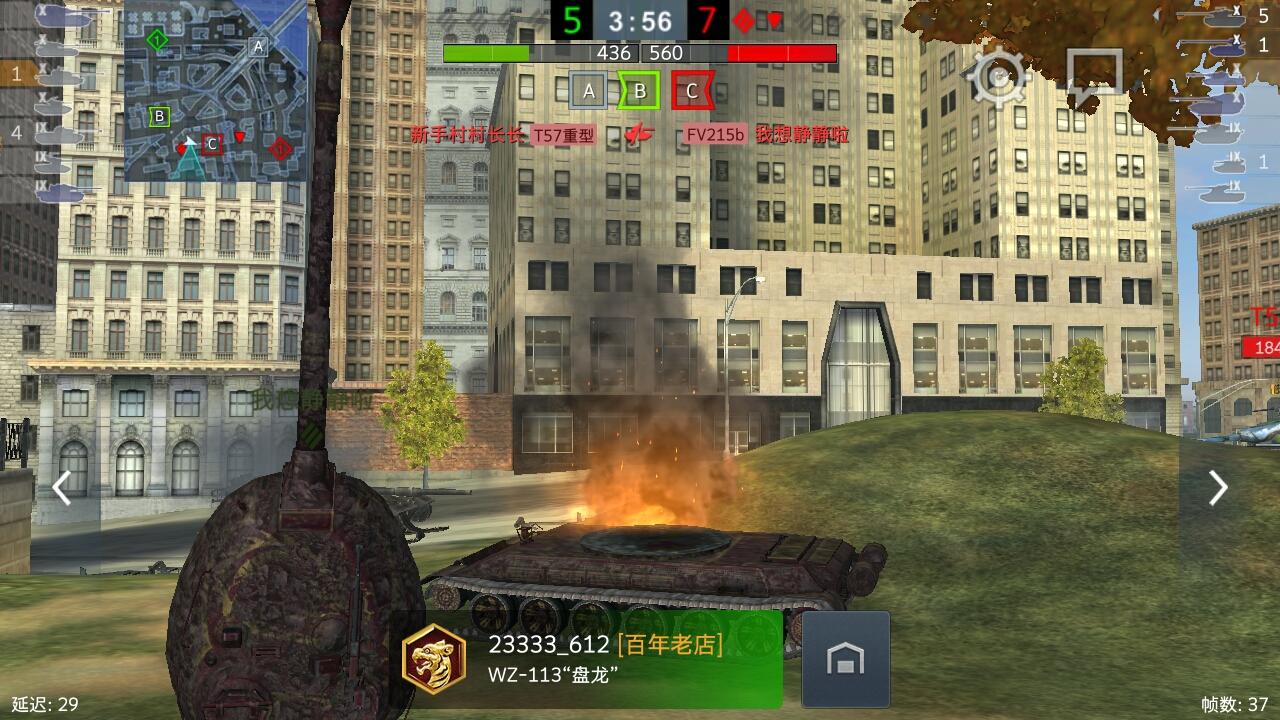Click the FV215b chat message label

pos(716,135)
